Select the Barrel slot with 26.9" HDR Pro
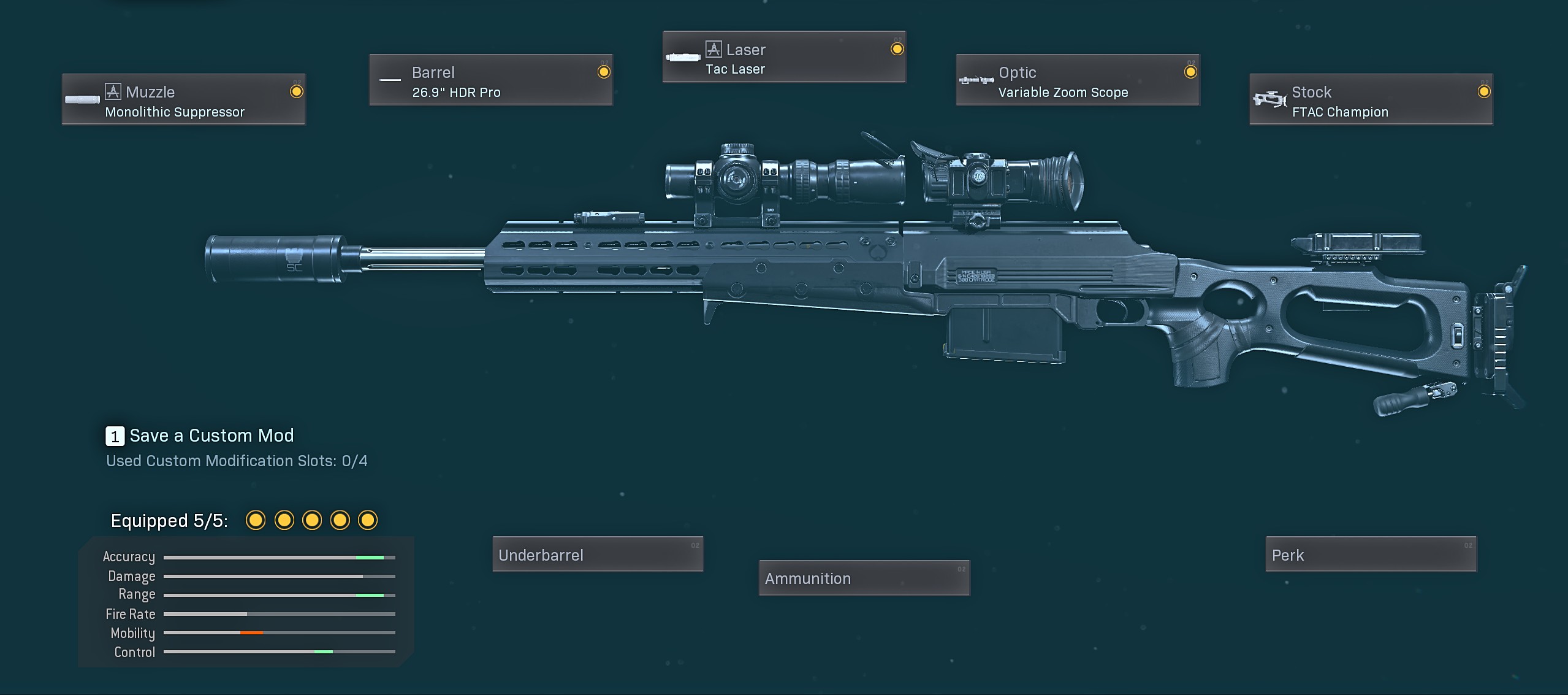This screenshot has height=695, width=1568. pos(490,80)
